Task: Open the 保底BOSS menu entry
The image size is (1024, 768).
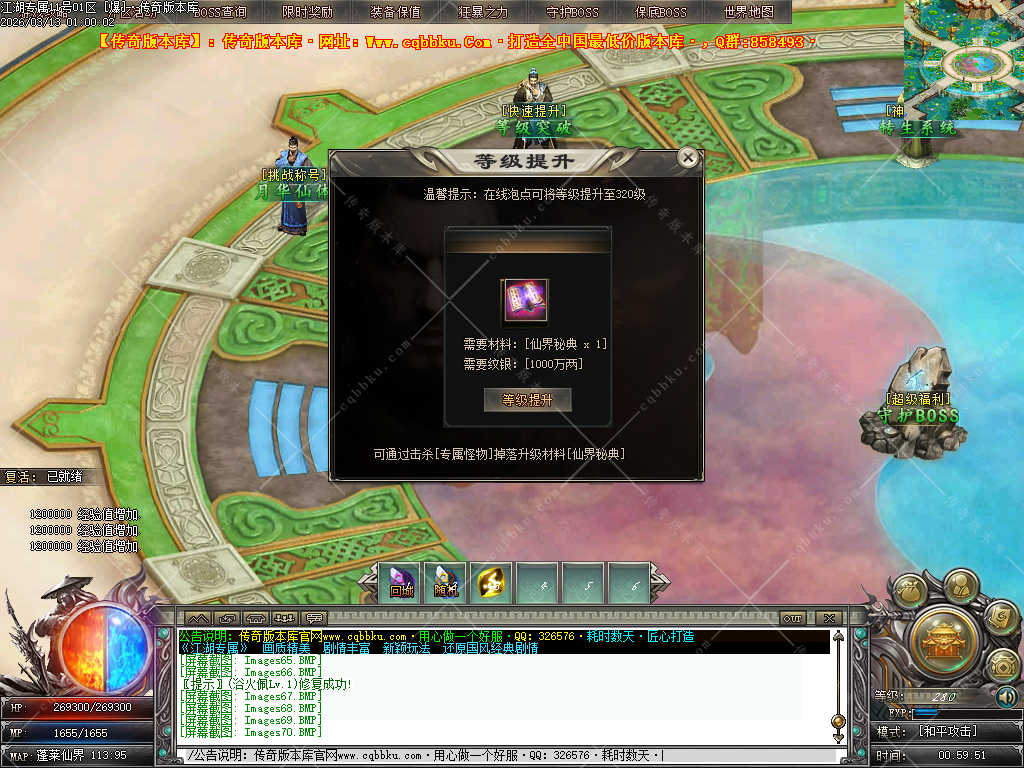Action: (660, 12)
